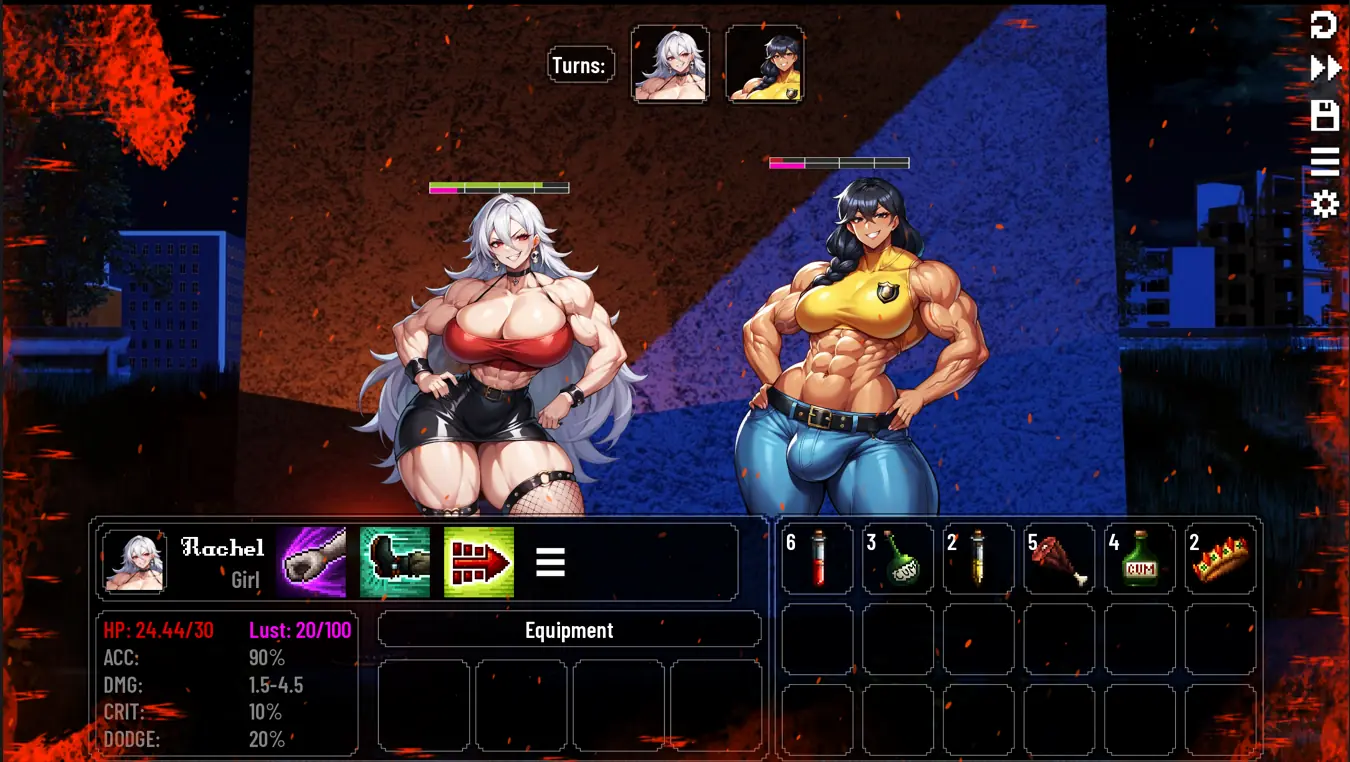This screenshot has width=1350, height=762.
Task: Activate the green kick skill
Action: pos(395,562)
